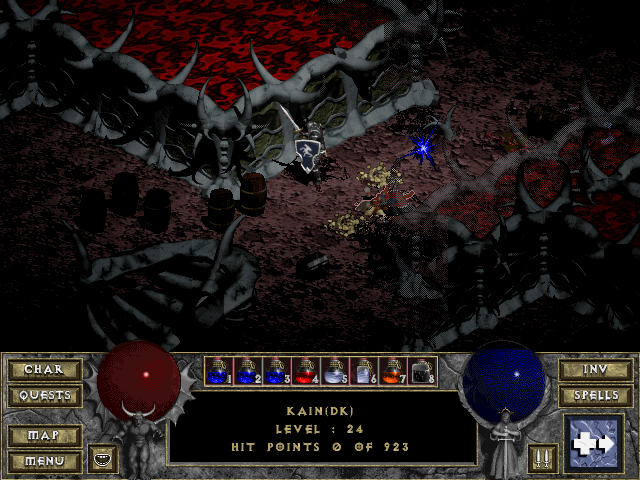Open the SPELLS book
640x480 pixels.
pos(595,395)
